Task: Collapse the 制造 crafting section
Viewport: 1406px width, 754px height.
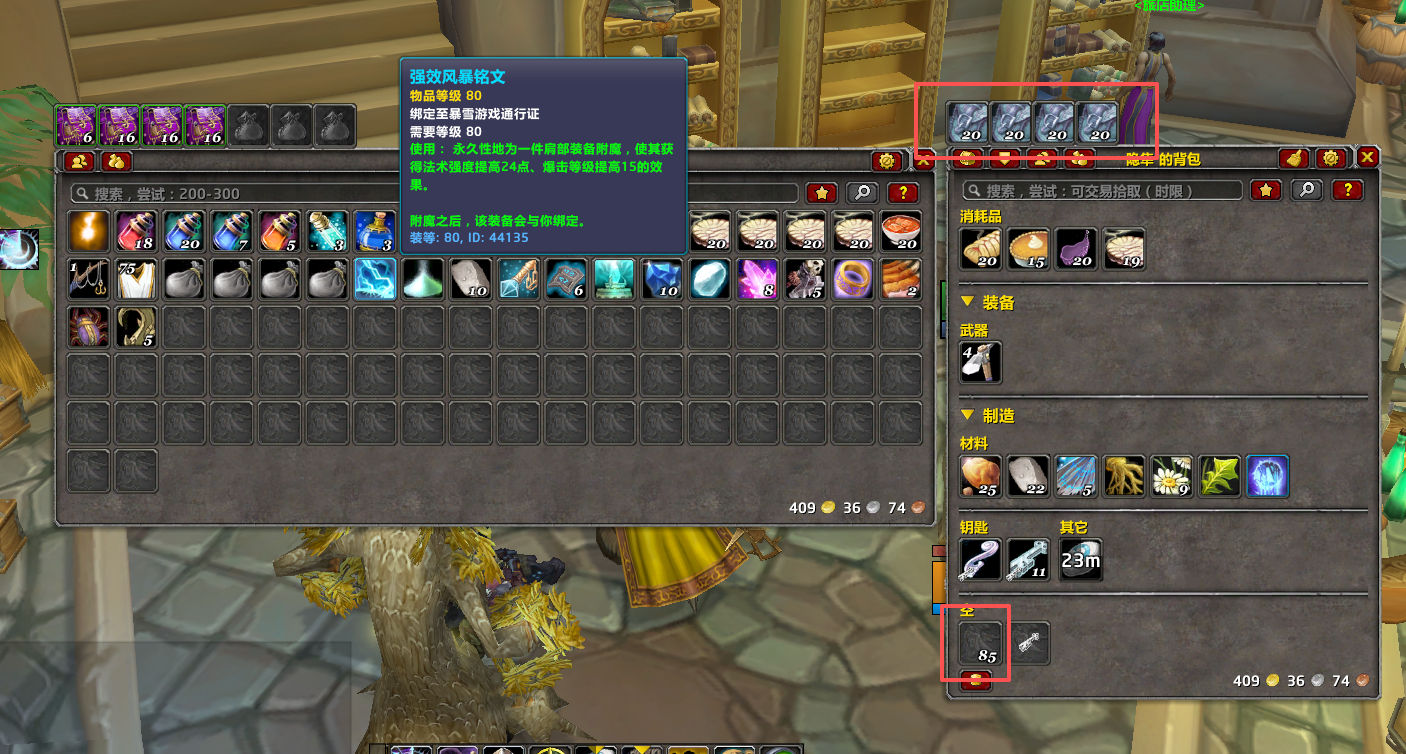Action: coord(967,415)
